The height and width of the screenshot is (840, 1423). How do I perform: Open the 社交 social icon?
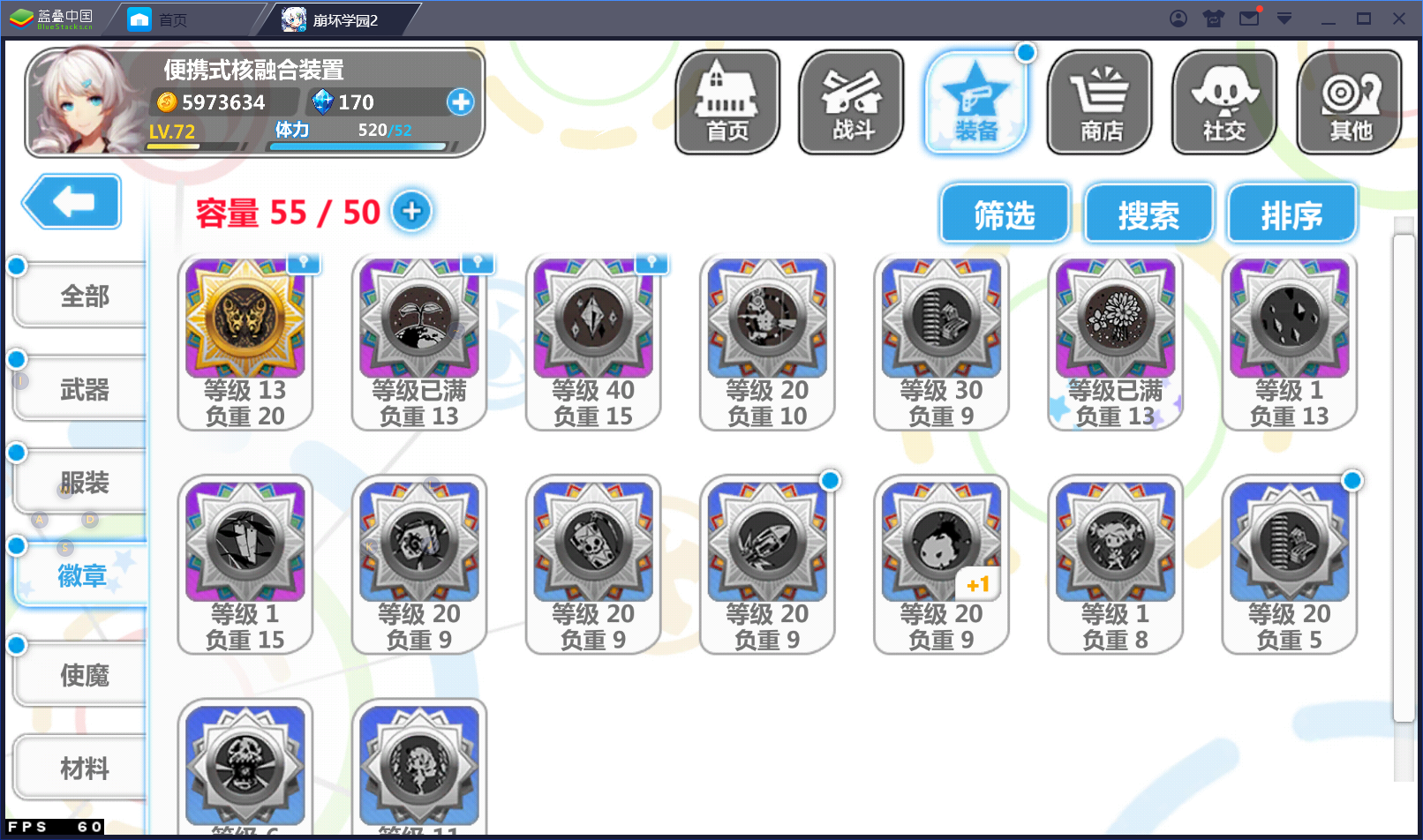[1223, 101]
